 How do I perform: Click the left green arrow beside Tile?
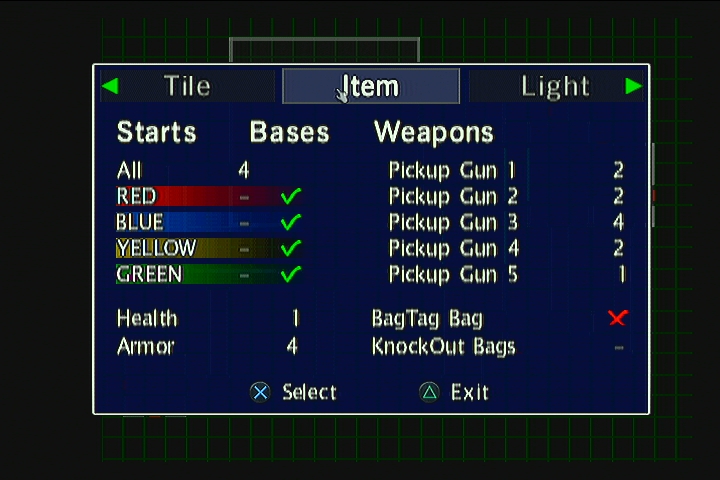tap(110, 86)
